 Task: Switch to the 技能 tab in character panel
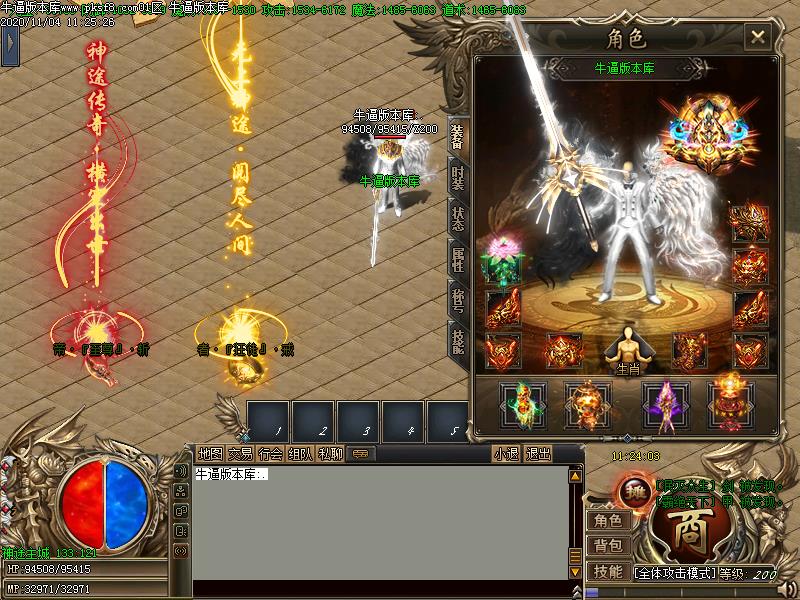coord(457,341)
